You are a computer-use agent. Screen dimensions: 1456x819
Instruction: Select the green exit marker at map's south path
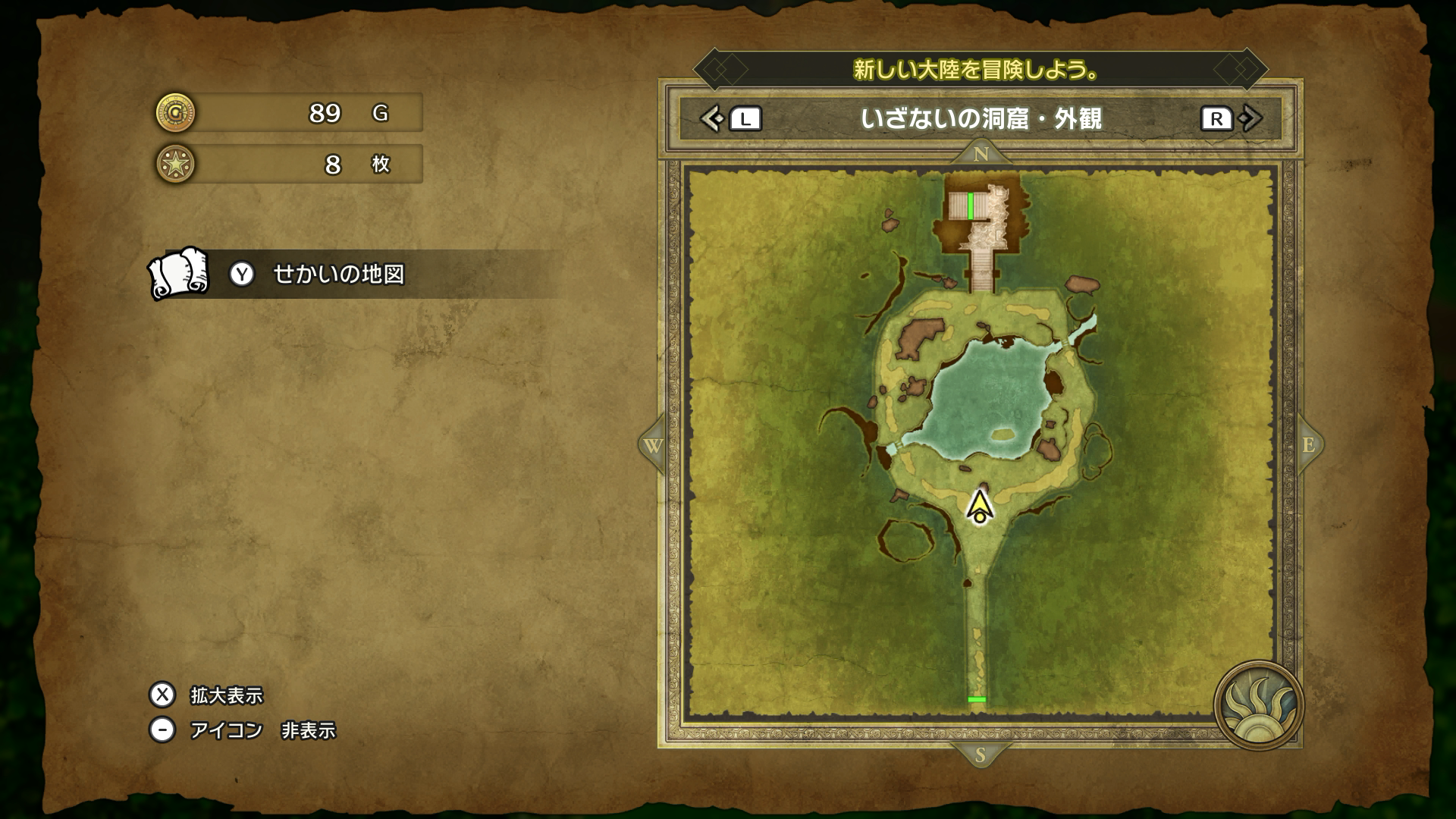tap(977, 699)
